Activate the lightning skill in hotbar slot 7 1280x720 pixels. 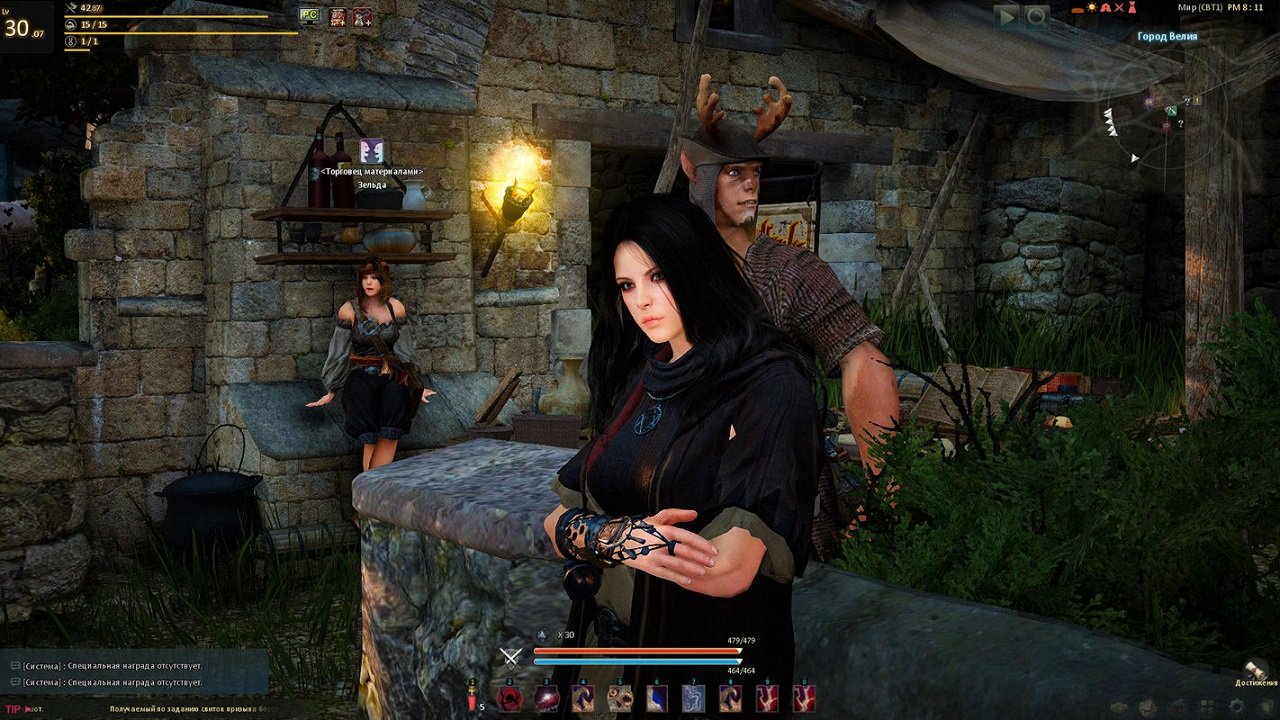click(693, 697)
